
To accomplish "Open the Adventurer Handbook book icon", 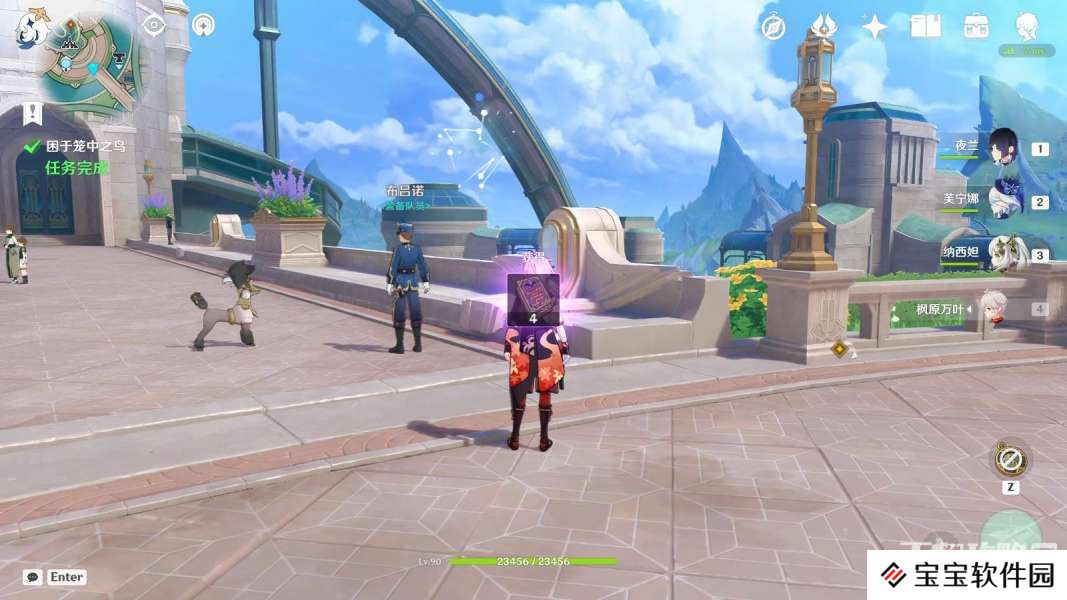I will [926, 27].
